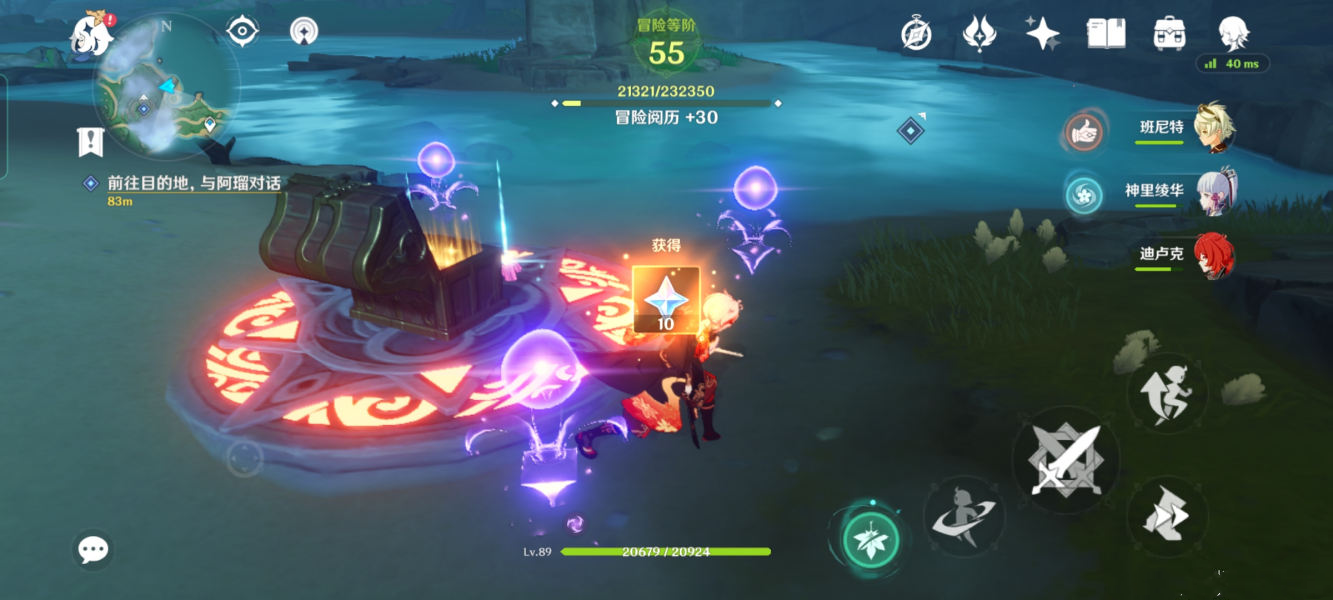Open the adventure compass icon
1333x600 pixels.
tap(916, 34)
